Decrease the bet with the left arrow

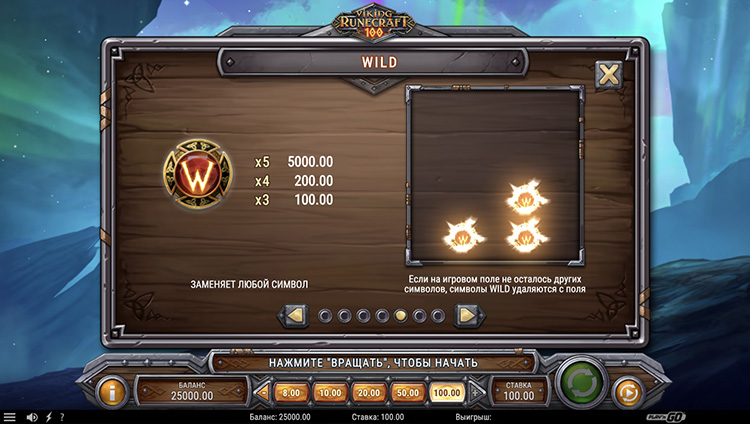point(264,393)
